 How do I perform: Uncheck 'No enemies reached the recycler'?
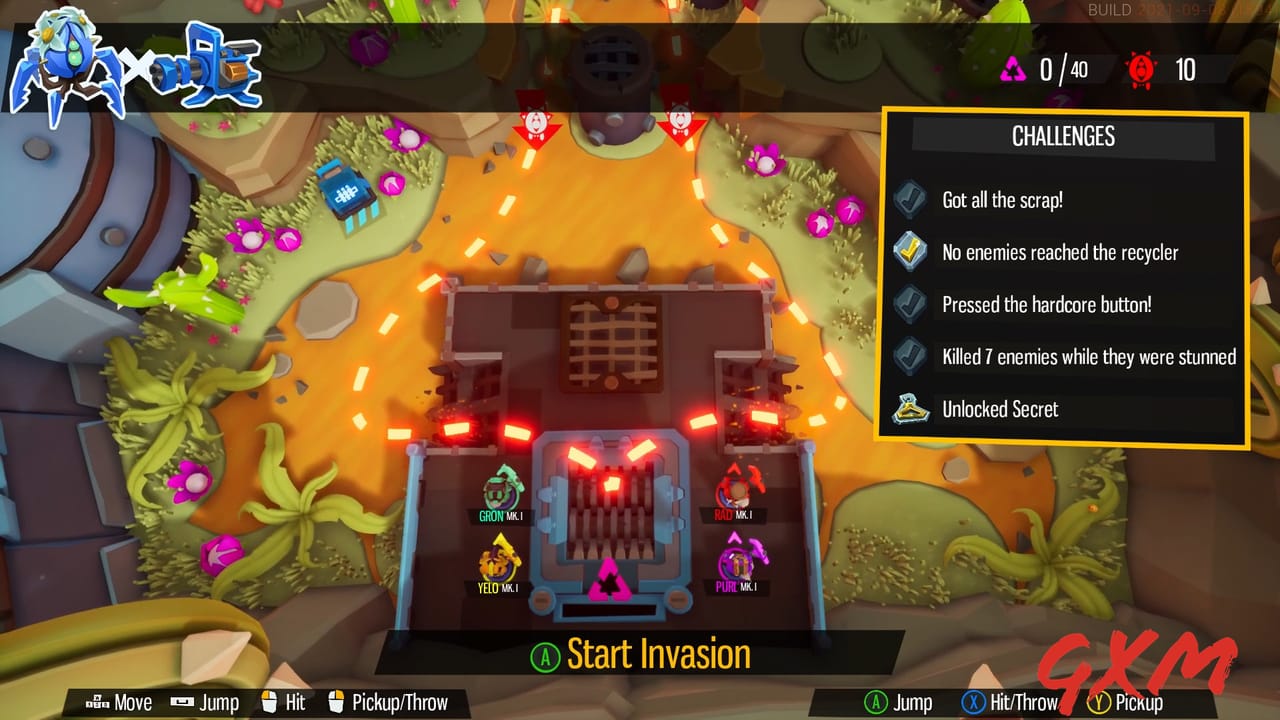click(908, 252)
